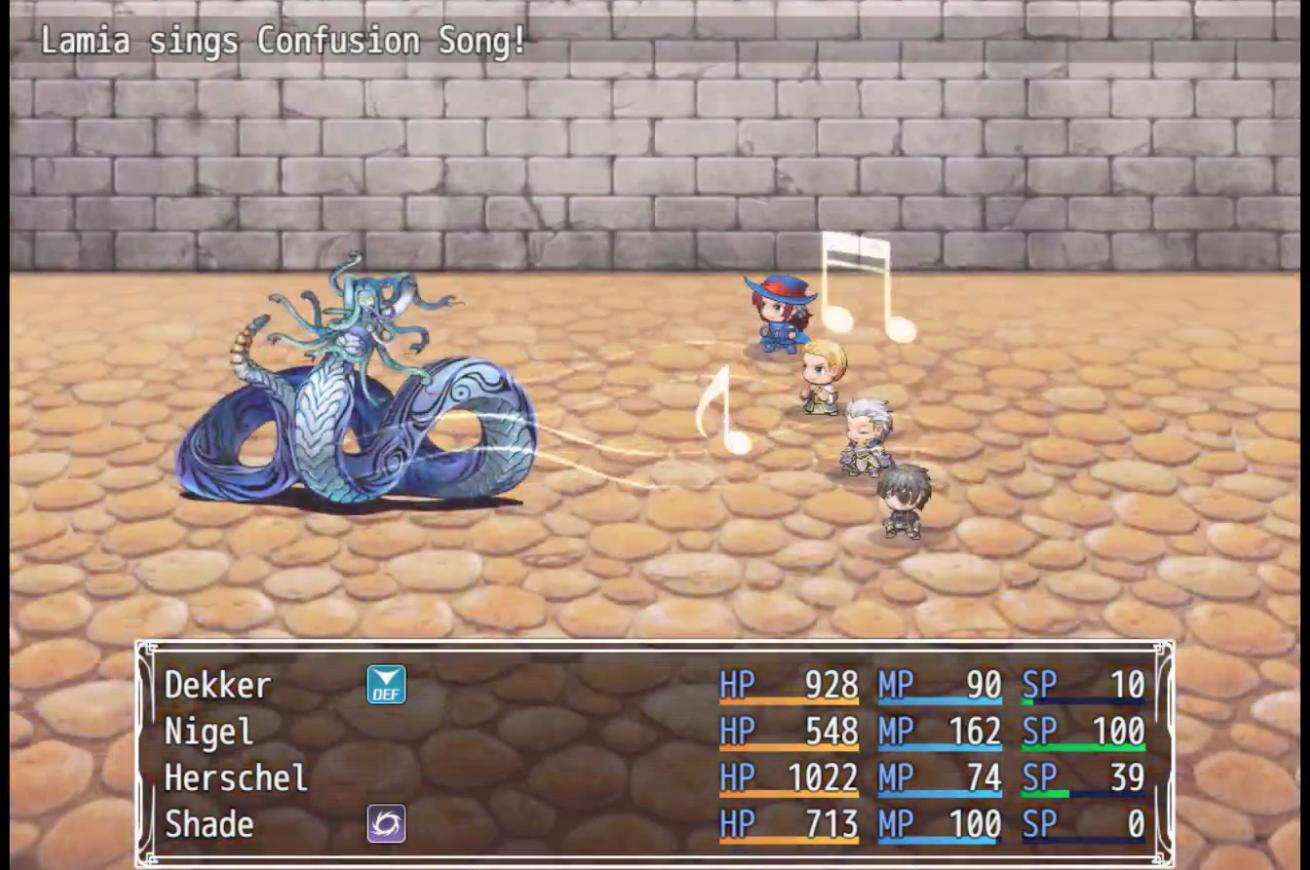Click Shade's purple swirl status icon
This screenshot has height=870, width=1310.
coord(386,824)
